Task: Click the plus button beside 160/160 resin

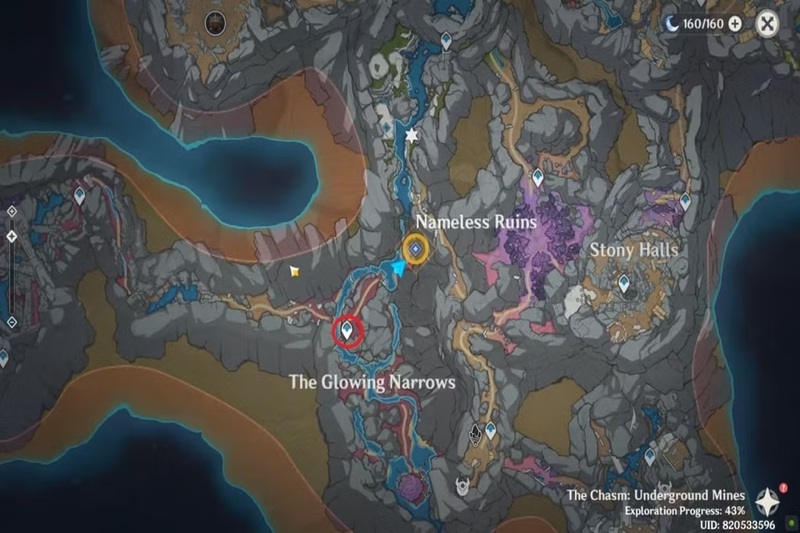Action: [x=736, y=23]
